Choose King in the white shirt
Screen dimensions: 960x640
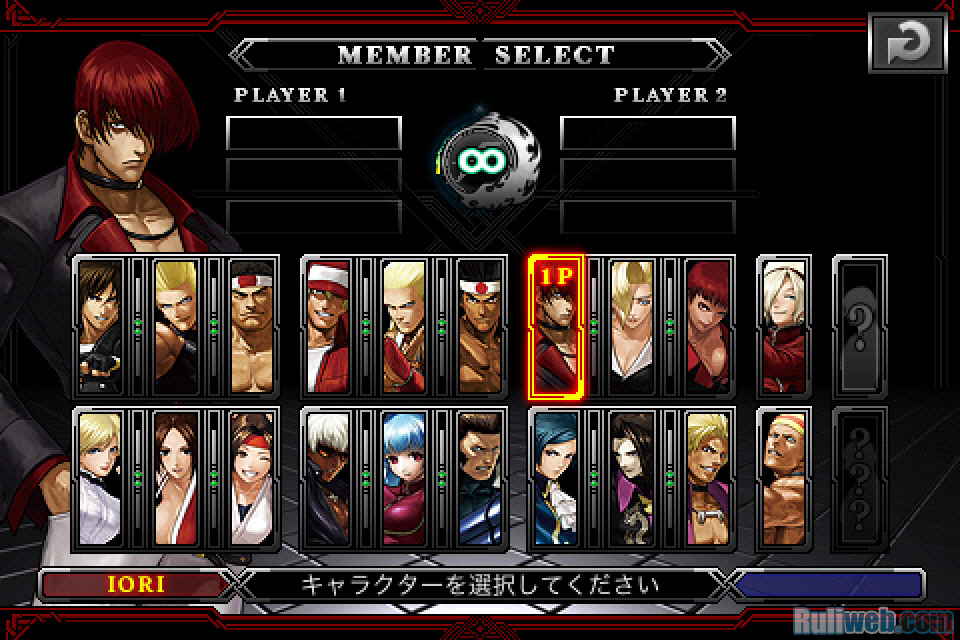99,478
